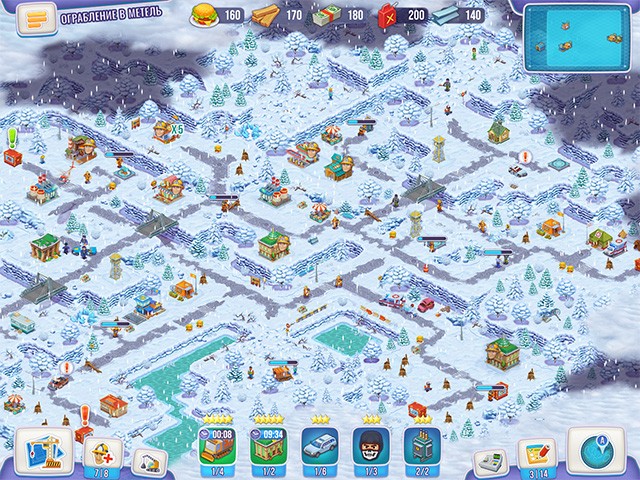Choose the white car goal card
The height and width of the screenshot is (480, 640).
point(319,447)
